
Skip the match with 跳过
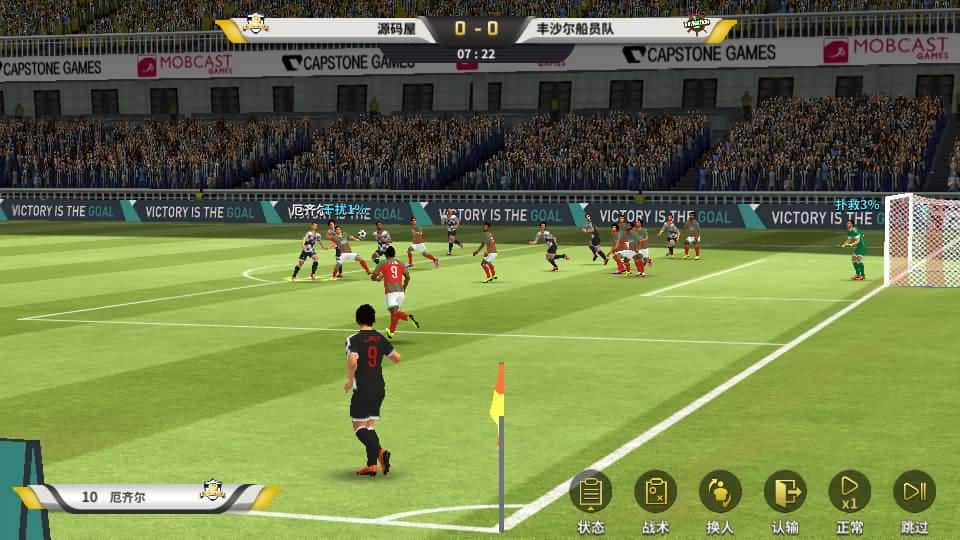pos(914,492)
